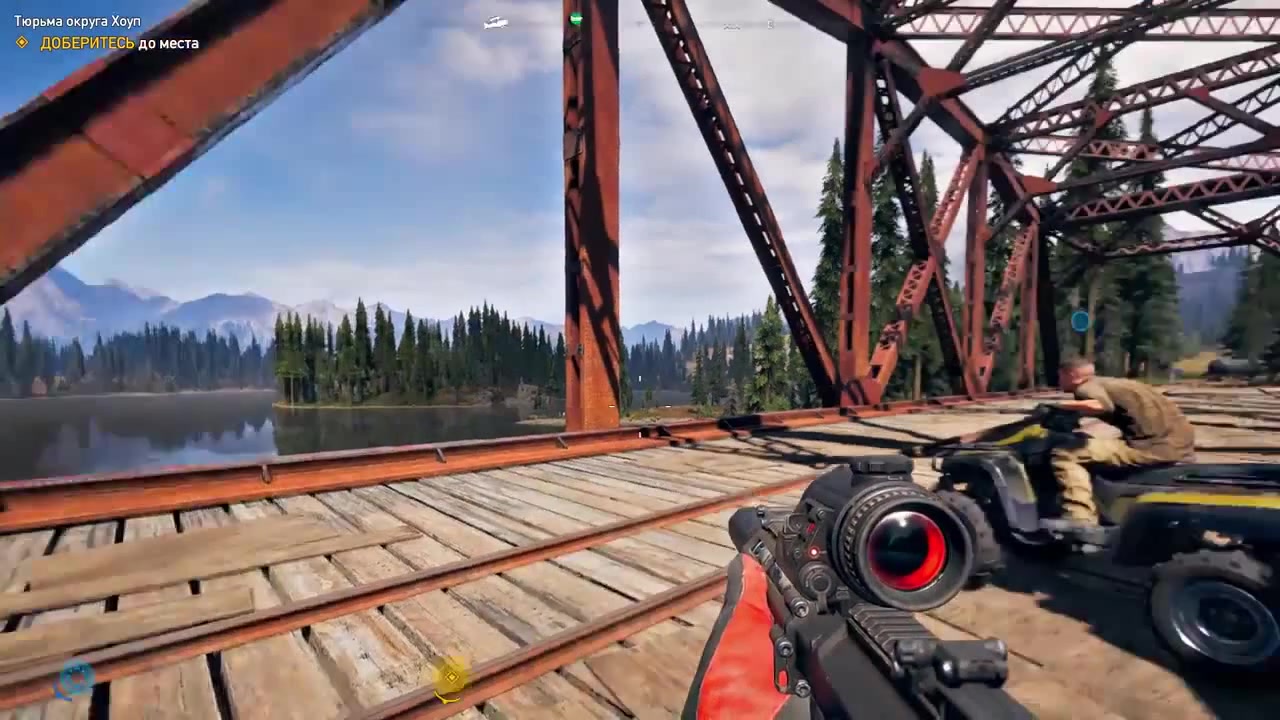Select the blue circular marker in the trees
Viewport: 1280px width, 720px height.
point(1080,321)
